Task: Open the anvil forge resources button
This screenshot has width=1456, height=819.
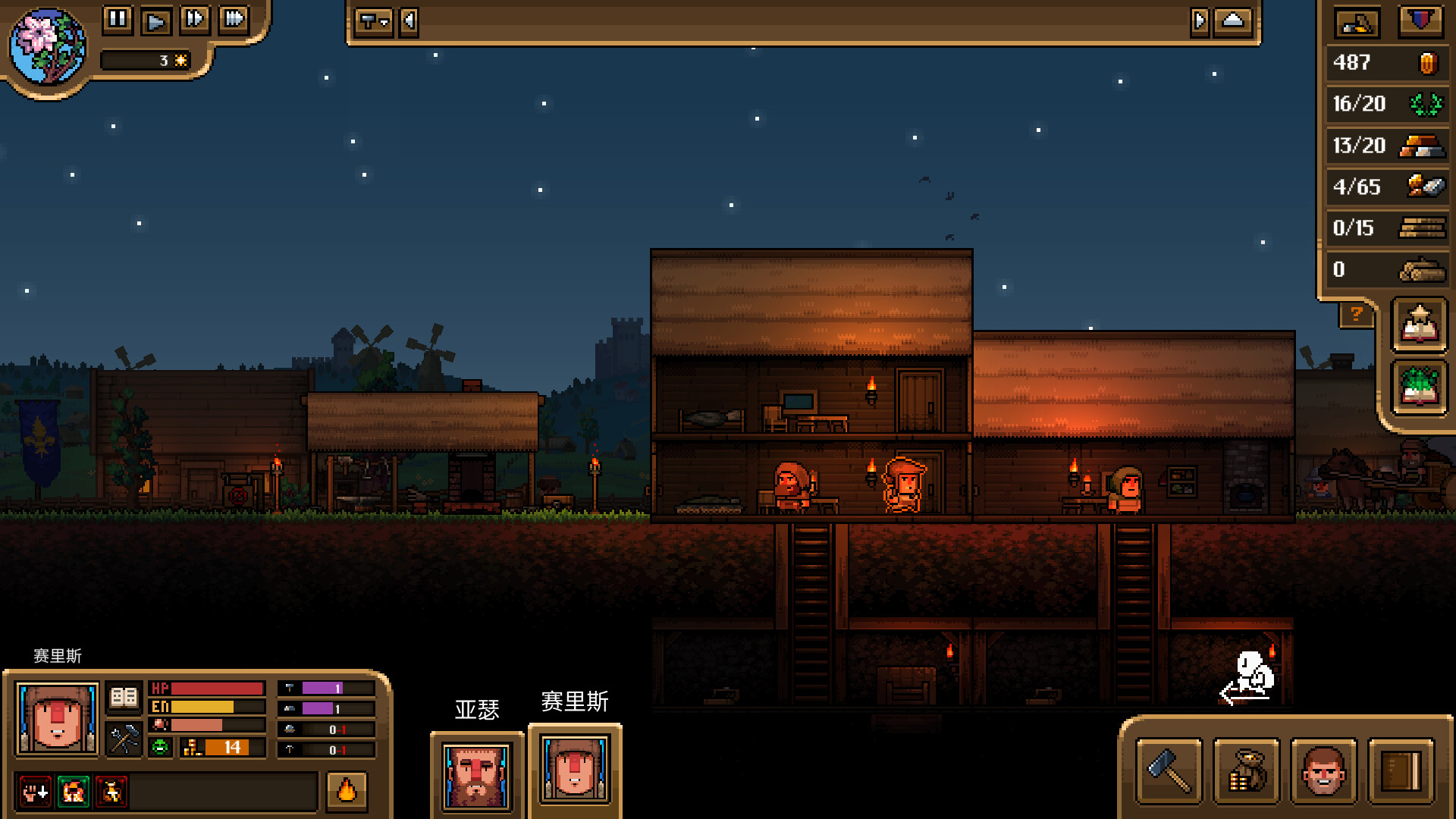Action: click(1357, 24)
